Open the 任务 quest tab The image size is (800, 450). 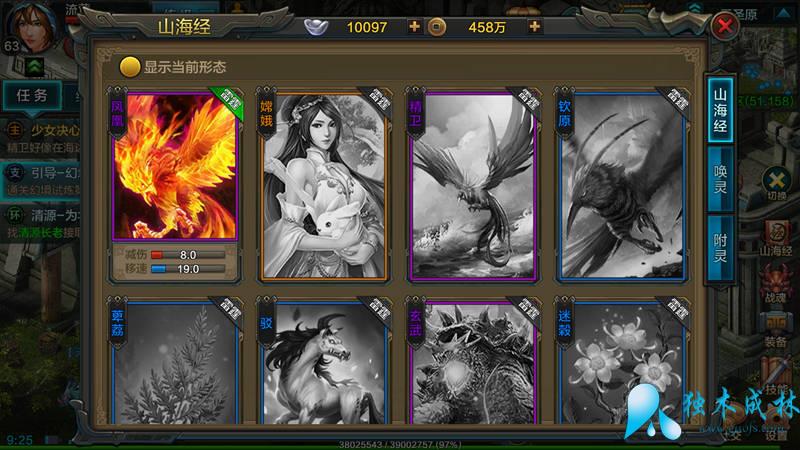pyautogui.click(x=32, y=96)
